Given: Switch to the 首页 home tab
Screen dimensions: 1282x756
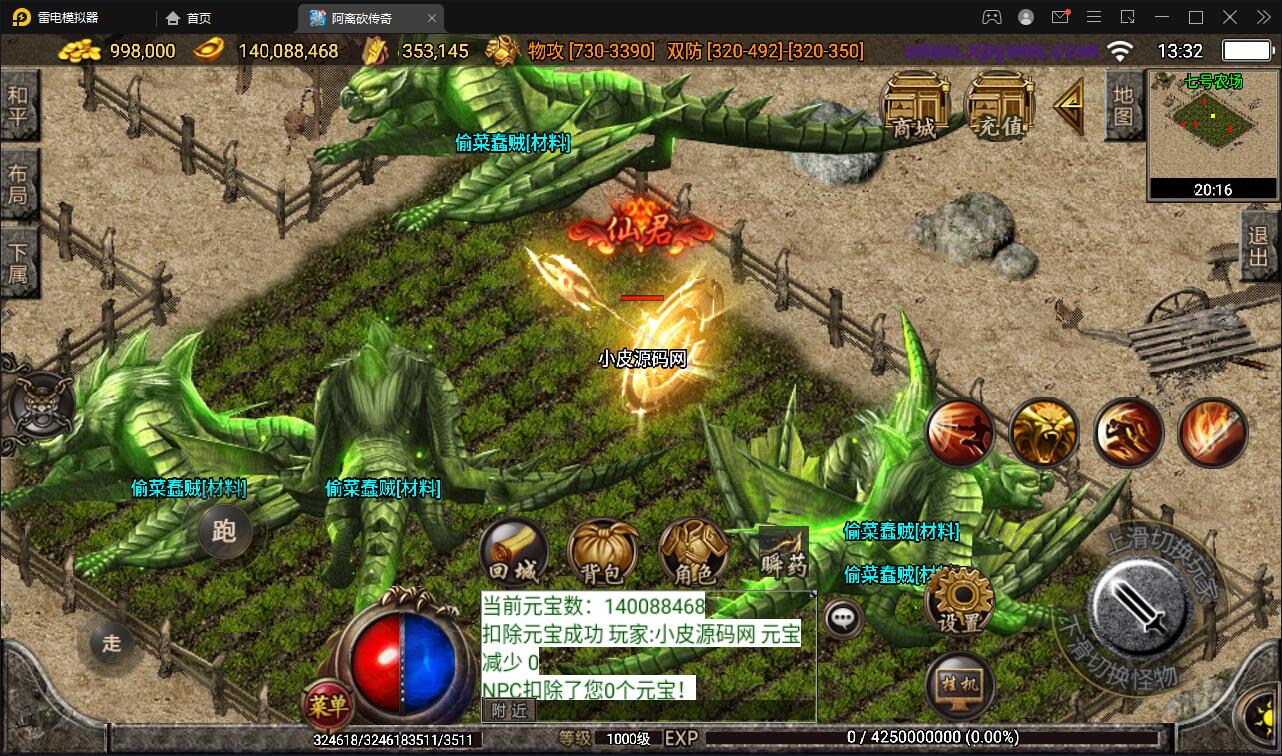Looking at the screenshot, I should pos(189,18).
